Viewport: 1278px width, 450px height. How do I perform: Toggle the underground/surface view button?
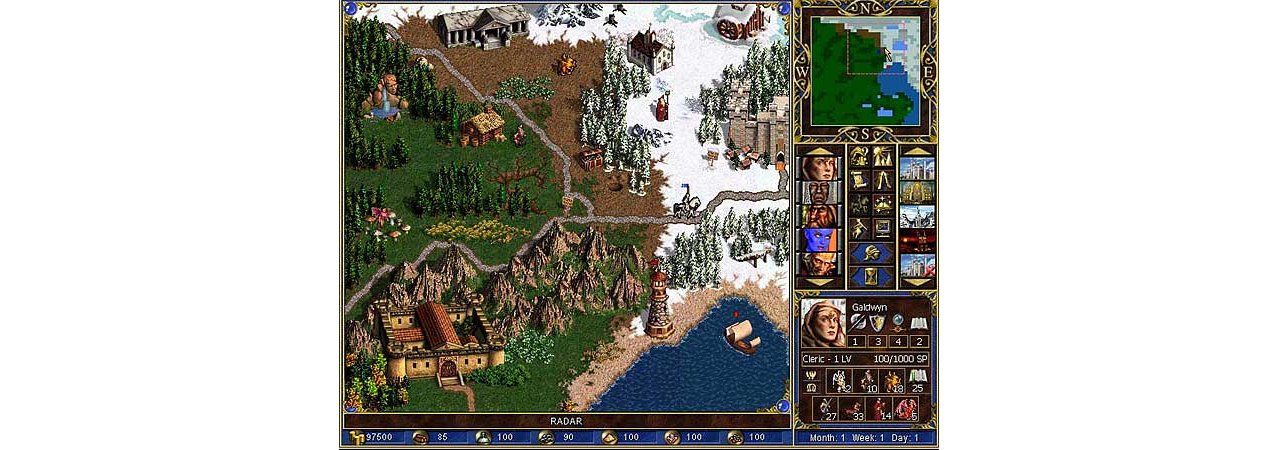882,157
